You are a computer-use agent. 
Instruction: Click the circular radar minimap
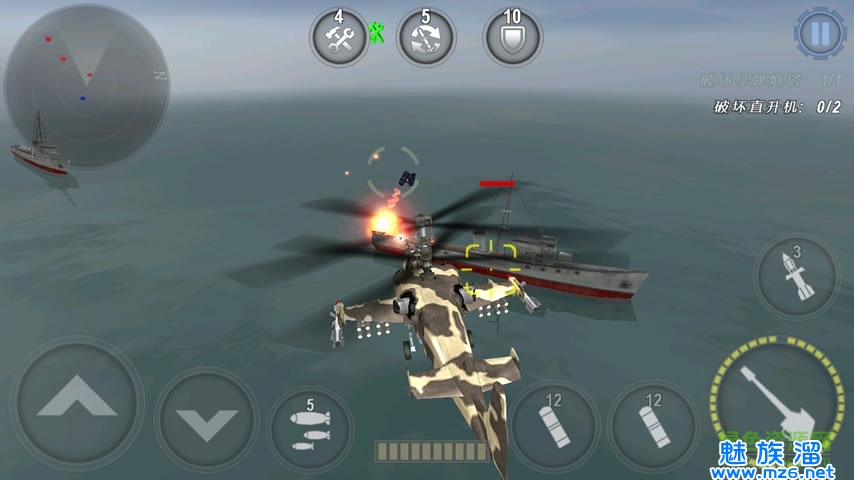coord(85,84)
